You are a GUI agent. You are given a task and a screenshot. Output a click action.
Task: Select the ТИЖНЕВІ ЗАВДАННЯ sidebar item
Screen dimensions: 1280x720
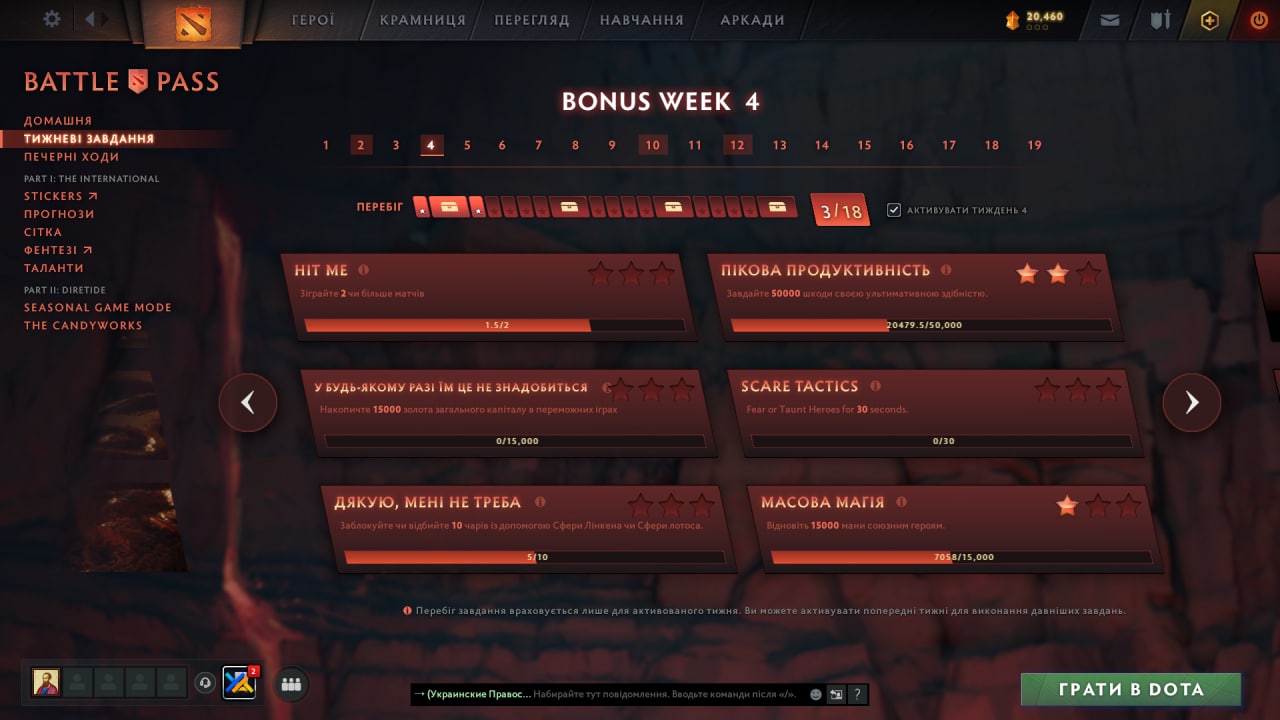pyautogui.click(x=88, y=139)
